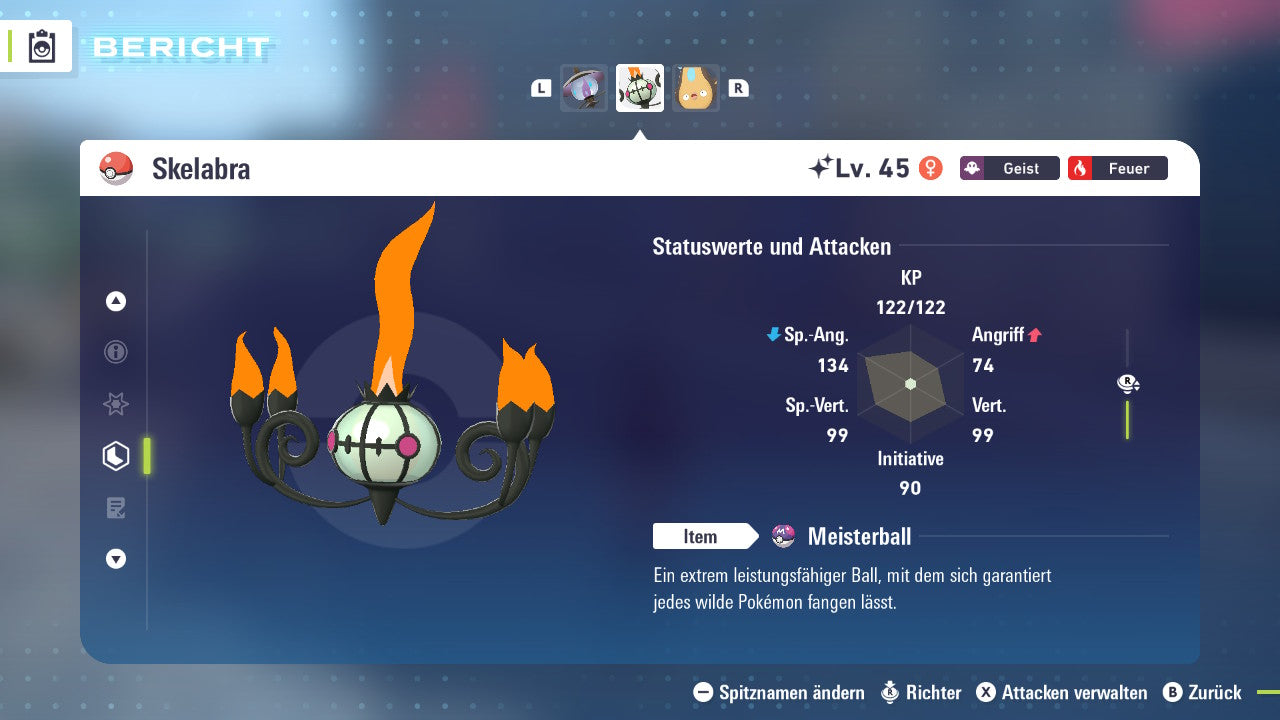The width and height of the screenshot is (1280, 720).
Task: Click the down arrow at the bottom of the sidebar
Action: pyautogui.click(x=115, y=559)
